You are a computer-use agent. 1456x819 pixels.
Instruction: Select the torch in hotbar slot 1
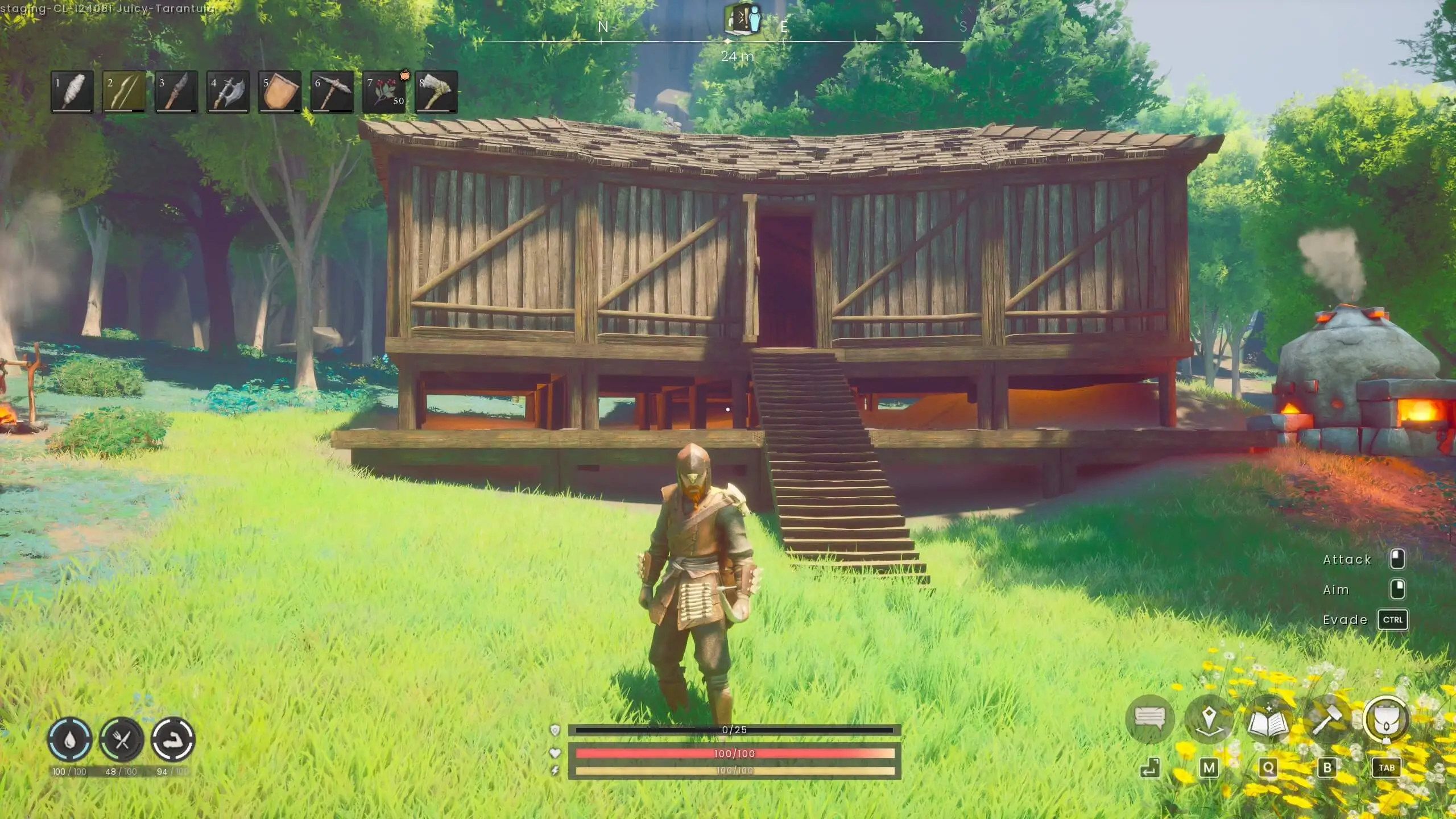[x=73, y=92]
